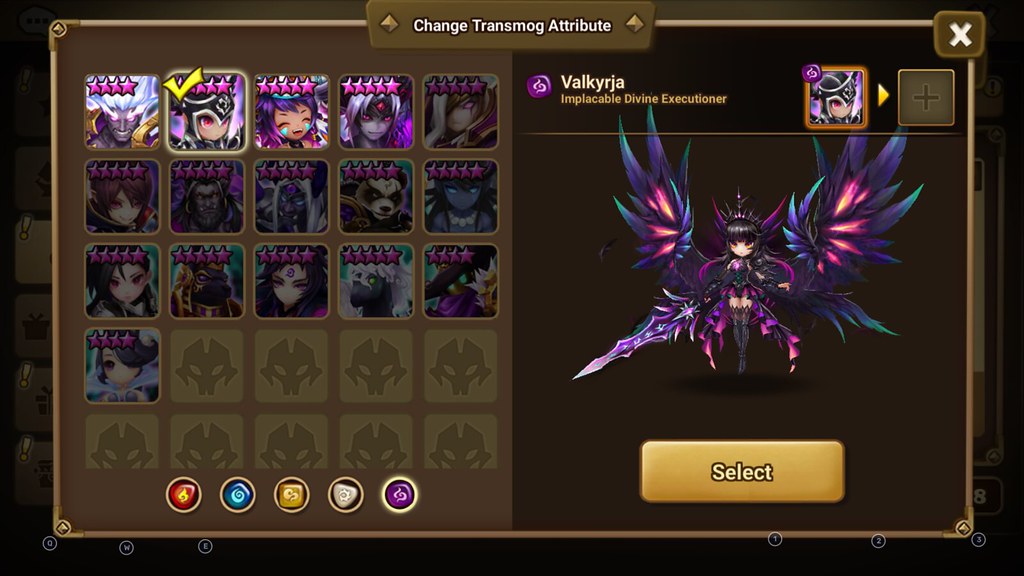The height and width of the screenshot is (576, 1024).
Task: Select the small girl in white hood
Action: click(122, 366)
